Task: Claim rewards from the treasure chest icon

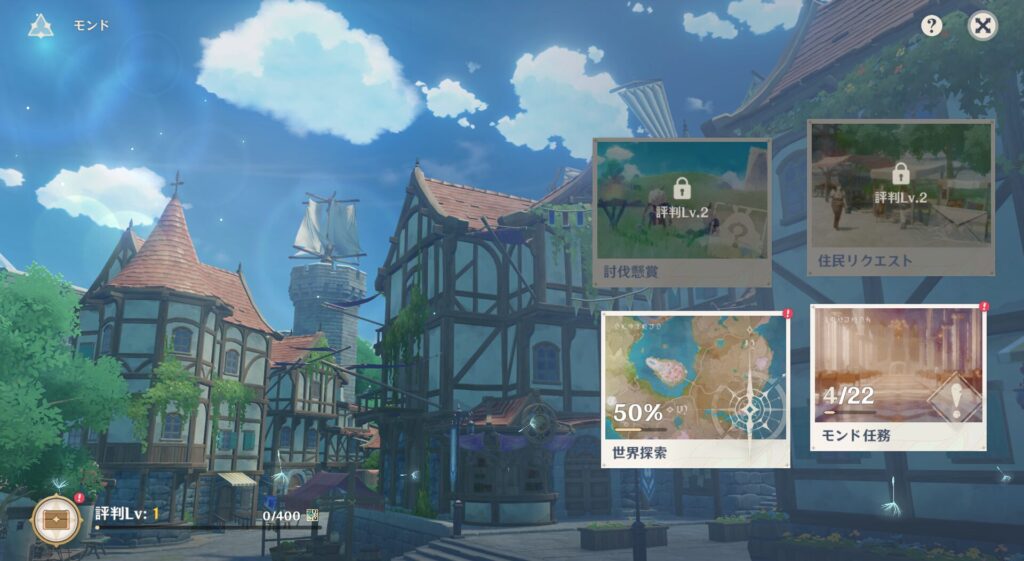Action: click(x=56, y=518)
